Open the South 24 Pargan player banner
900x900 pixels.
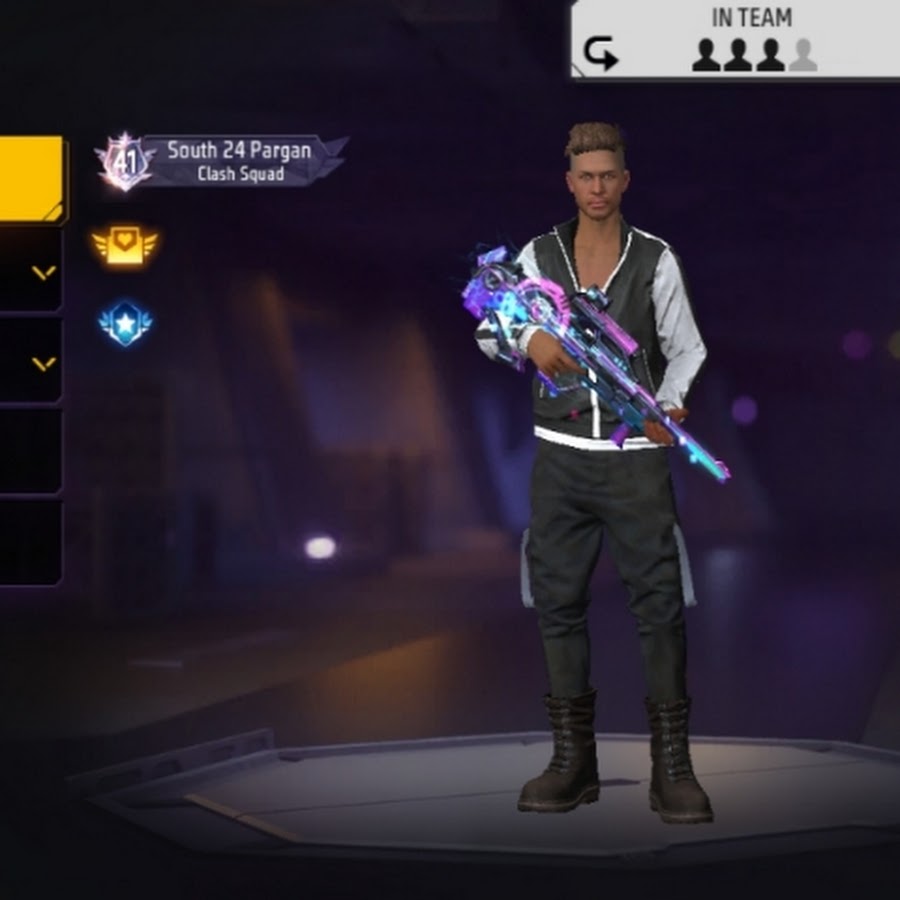tap(240, 160)
